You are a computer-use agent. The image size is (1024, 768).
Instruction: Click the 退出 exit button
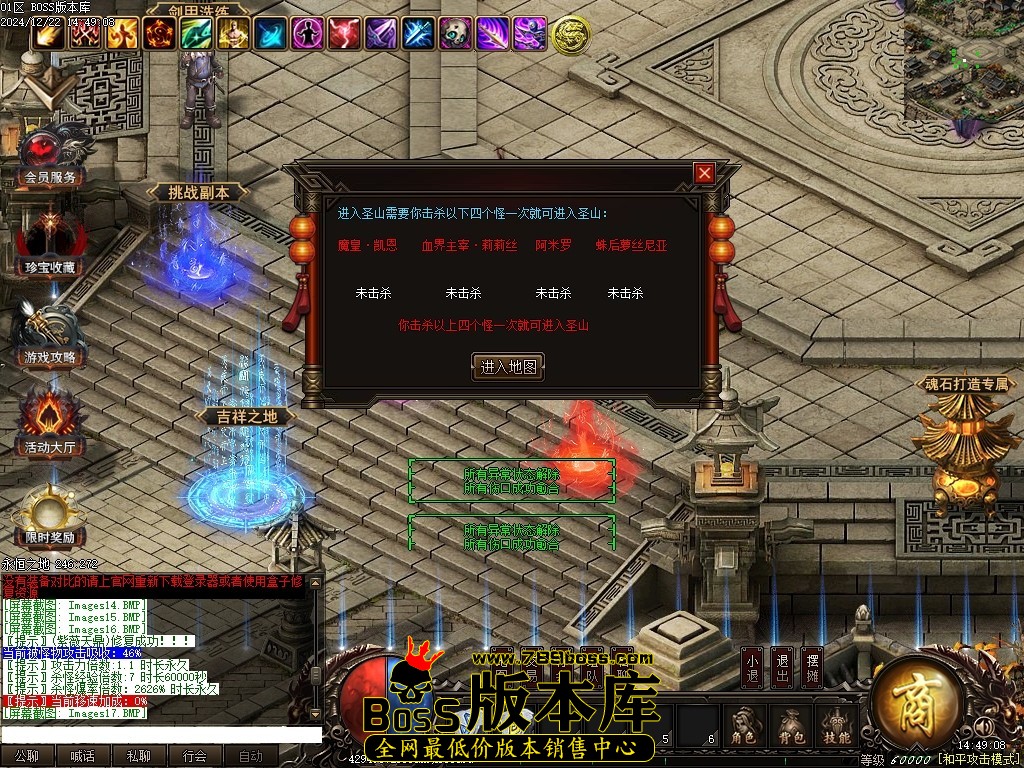pyautogui.click(x=783, y=668)
